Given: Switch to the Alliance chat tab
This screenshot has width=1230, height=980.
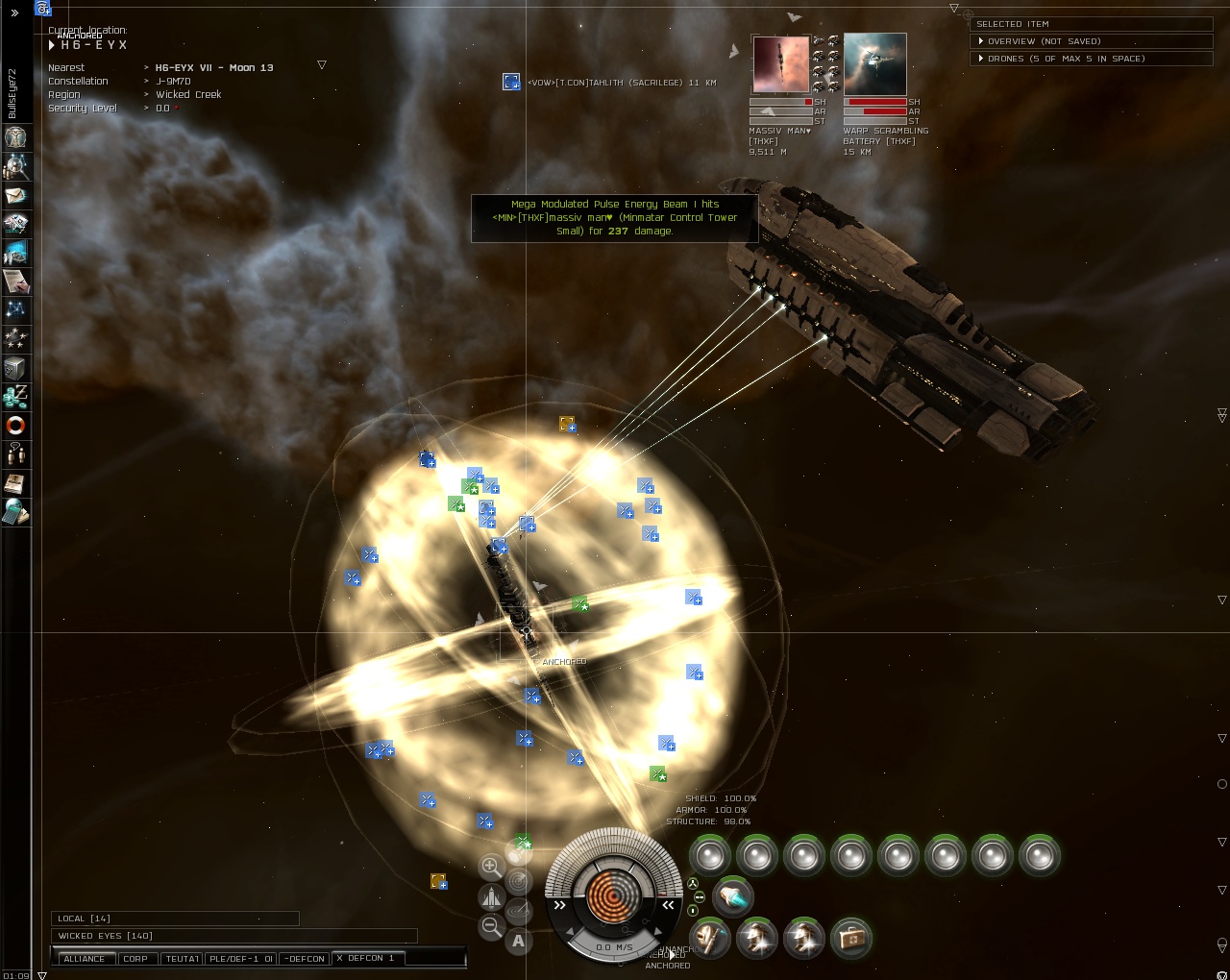Looking at the screenshot, I should 85,959.
